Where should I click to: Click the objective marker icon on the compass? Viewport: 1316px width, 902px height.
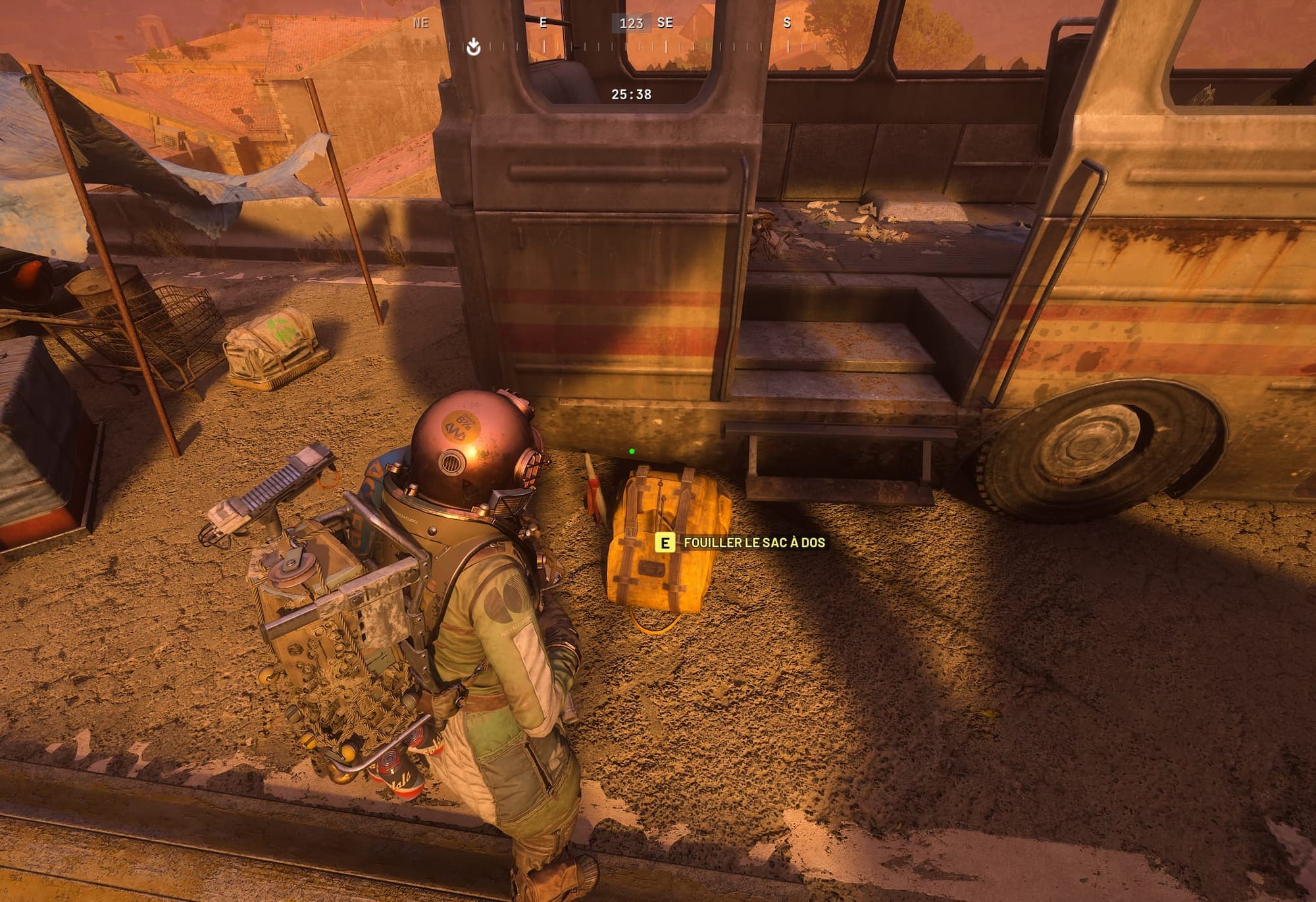click(473, 47)
